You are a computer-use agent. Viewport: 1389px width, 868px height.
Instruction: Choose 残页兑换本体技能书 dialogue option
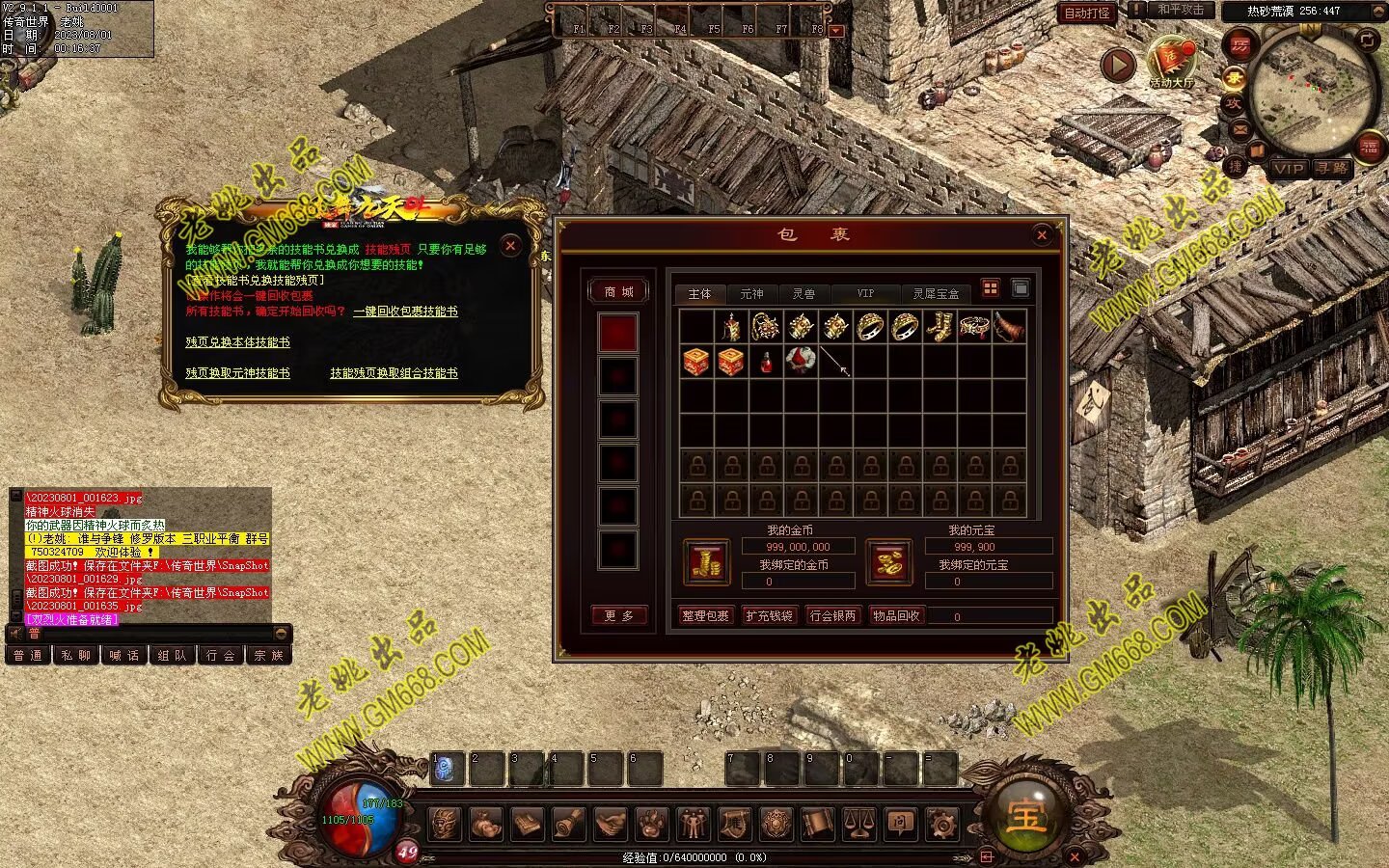(x=237, y=342)
